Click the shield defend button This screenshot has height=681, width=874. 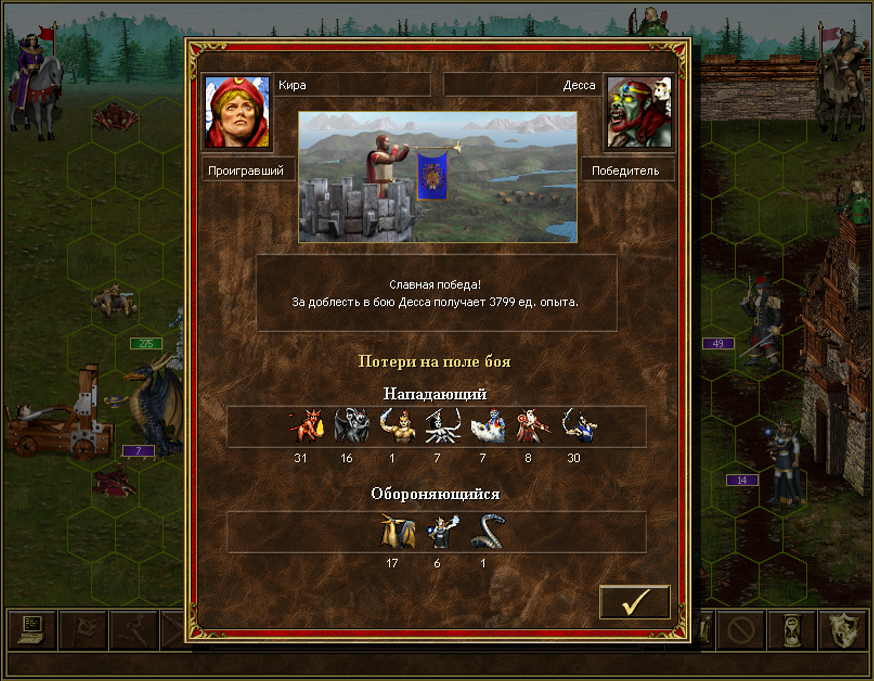pyautogui.click(x=843, y=630)
